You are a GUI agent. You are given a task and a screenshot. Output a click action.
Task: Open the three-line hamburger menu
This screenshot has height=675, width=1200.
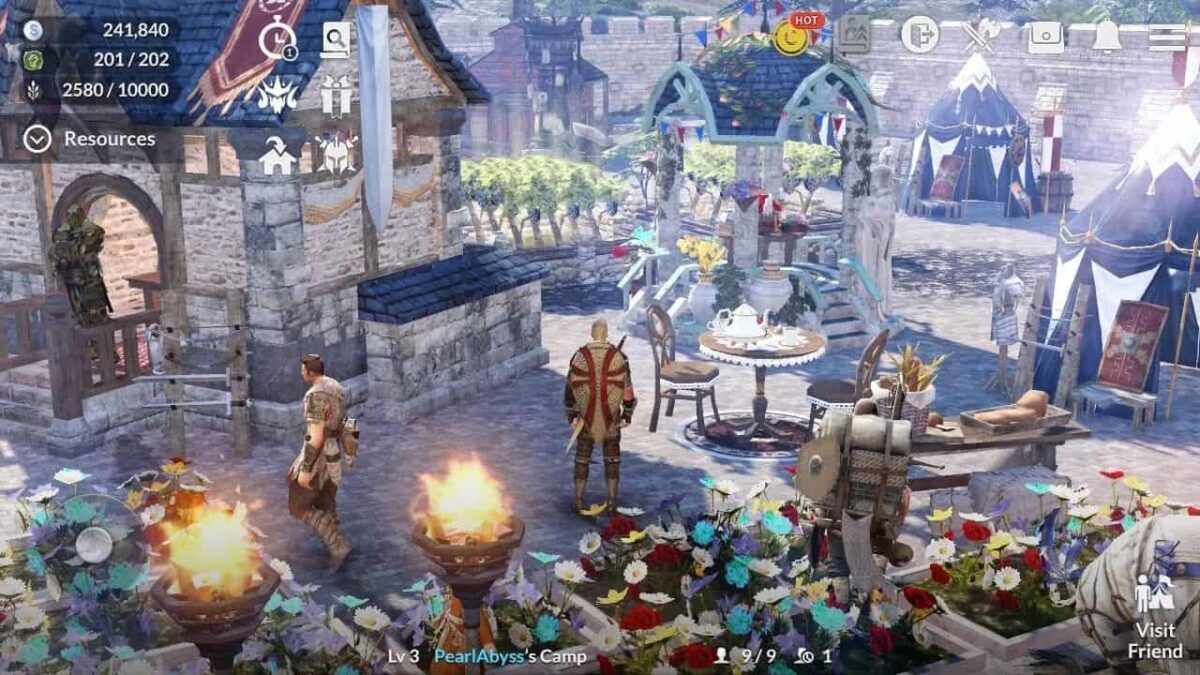(x=1166, y=37)
